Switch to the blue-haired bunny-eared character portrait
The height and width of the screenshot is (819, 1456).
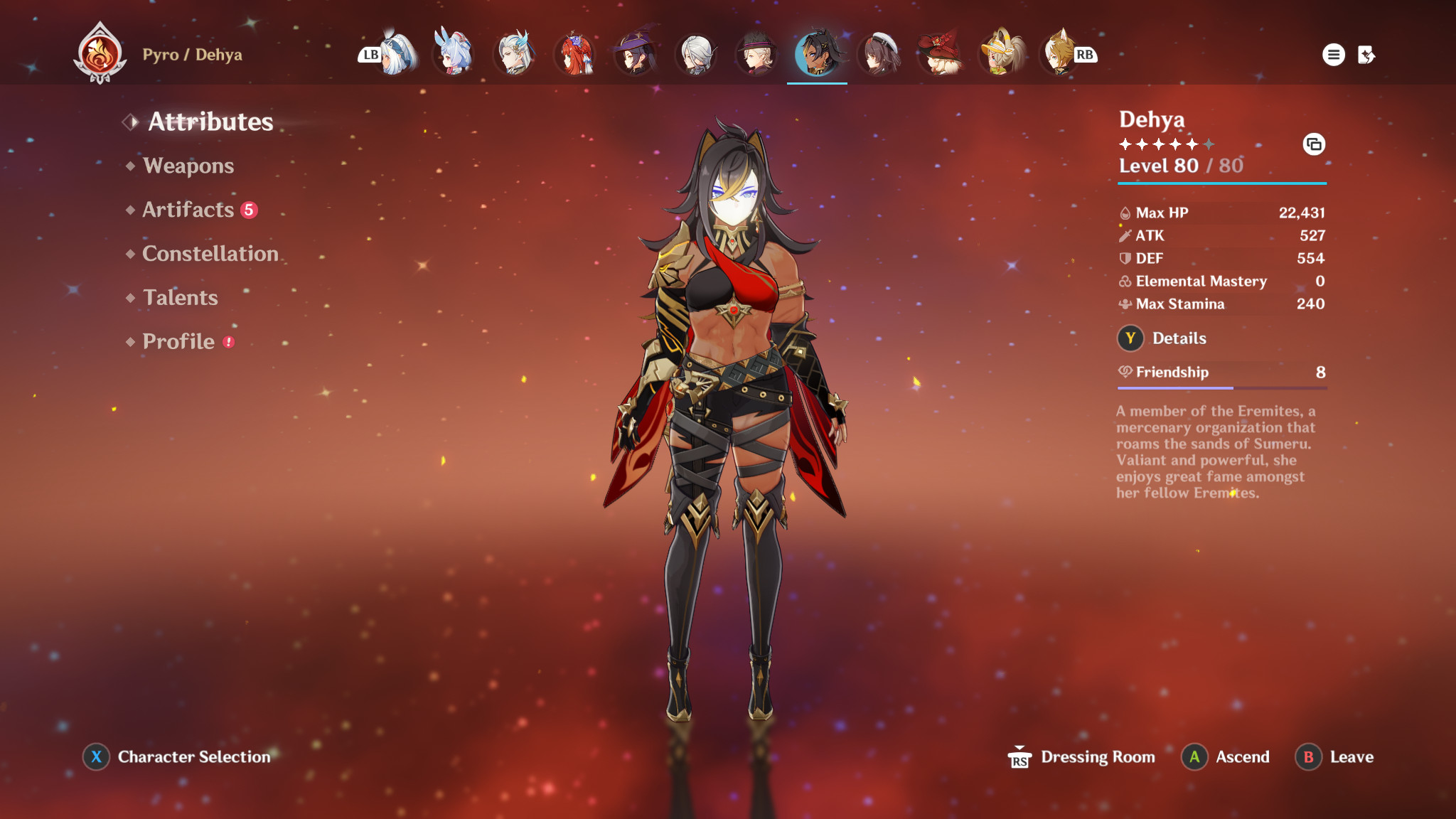coord(453,53)
